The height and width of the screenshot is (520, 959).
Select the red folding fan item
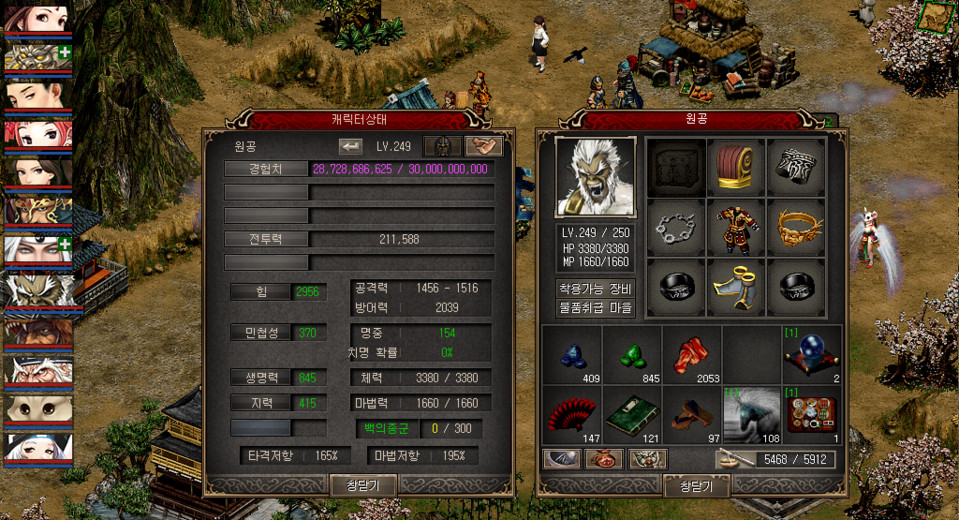(571, 414)
